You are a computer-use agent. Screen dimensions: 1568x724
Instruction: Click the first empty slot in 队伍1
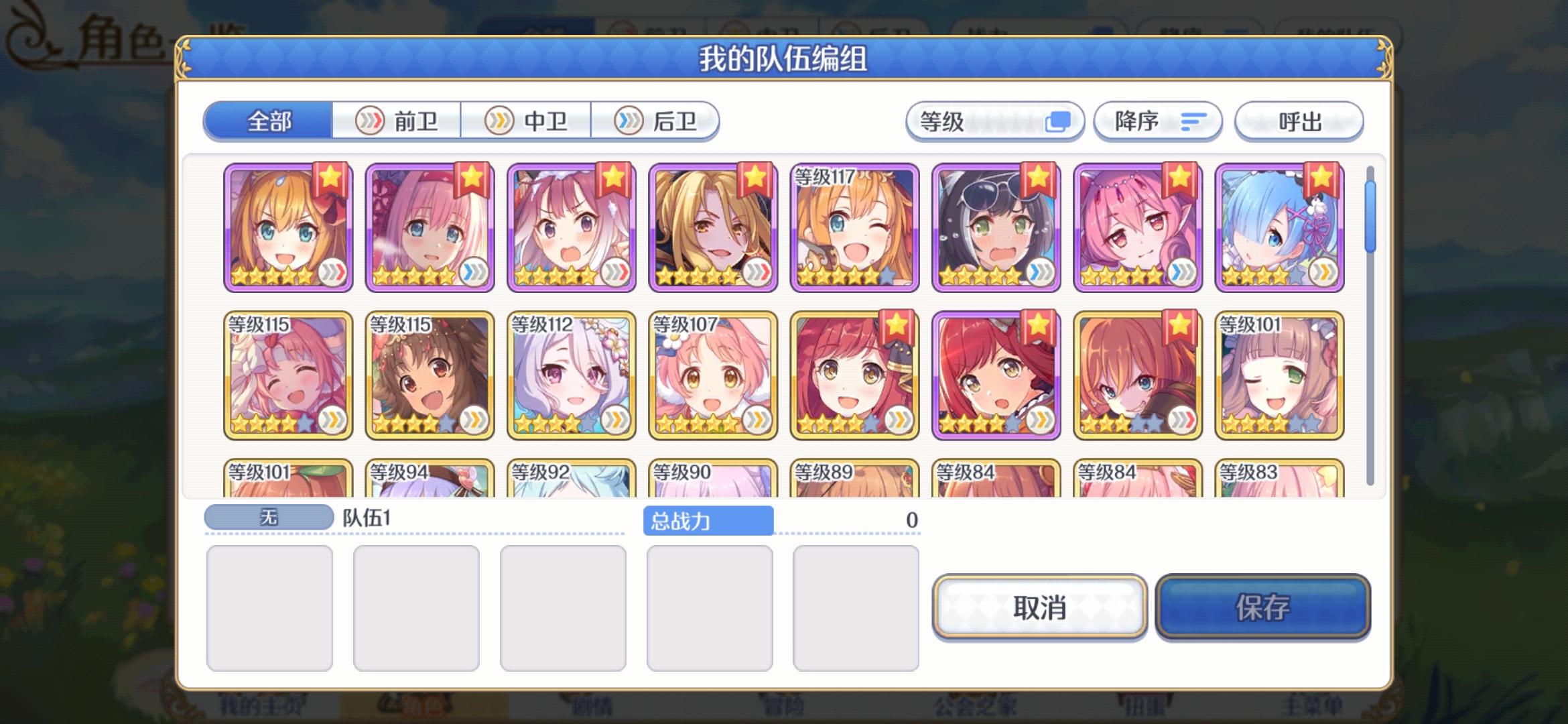(x=270, y=605)
